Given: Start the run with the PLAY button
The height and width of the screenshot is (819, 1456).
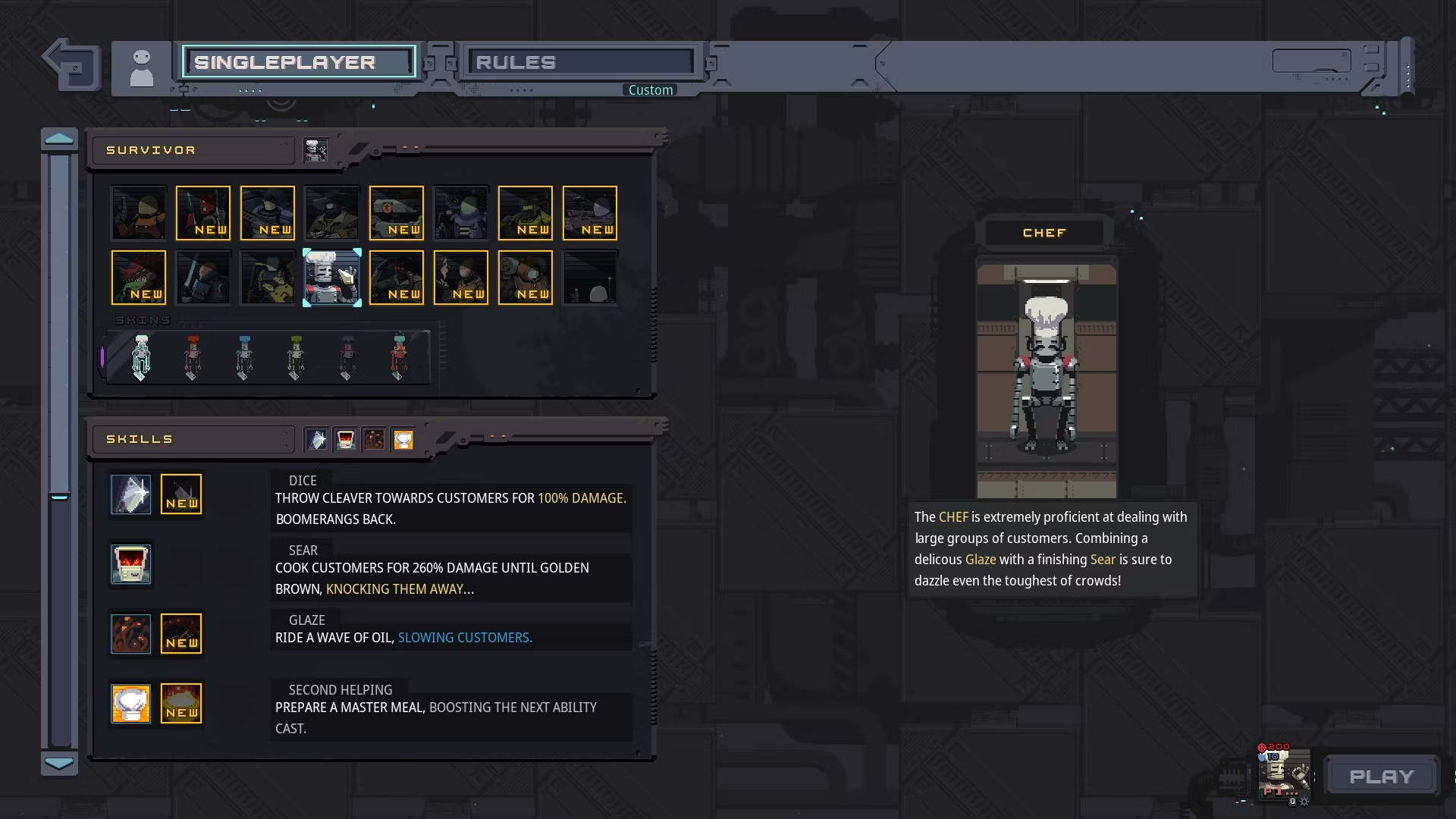Looking at the screenshot, I should 1382,777.
